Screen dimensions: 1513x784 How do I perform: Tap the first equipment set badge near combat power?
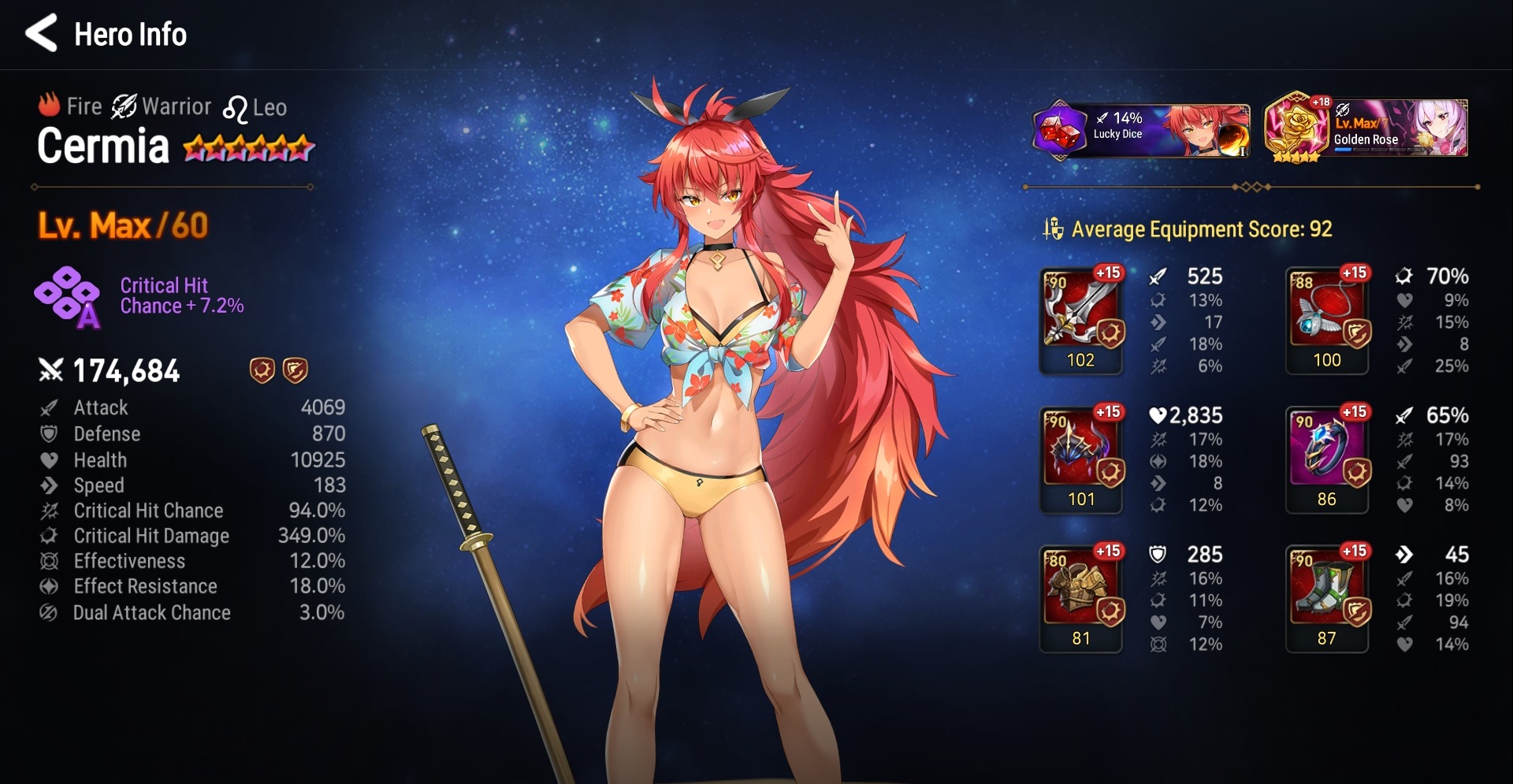[x=262, y=370]
